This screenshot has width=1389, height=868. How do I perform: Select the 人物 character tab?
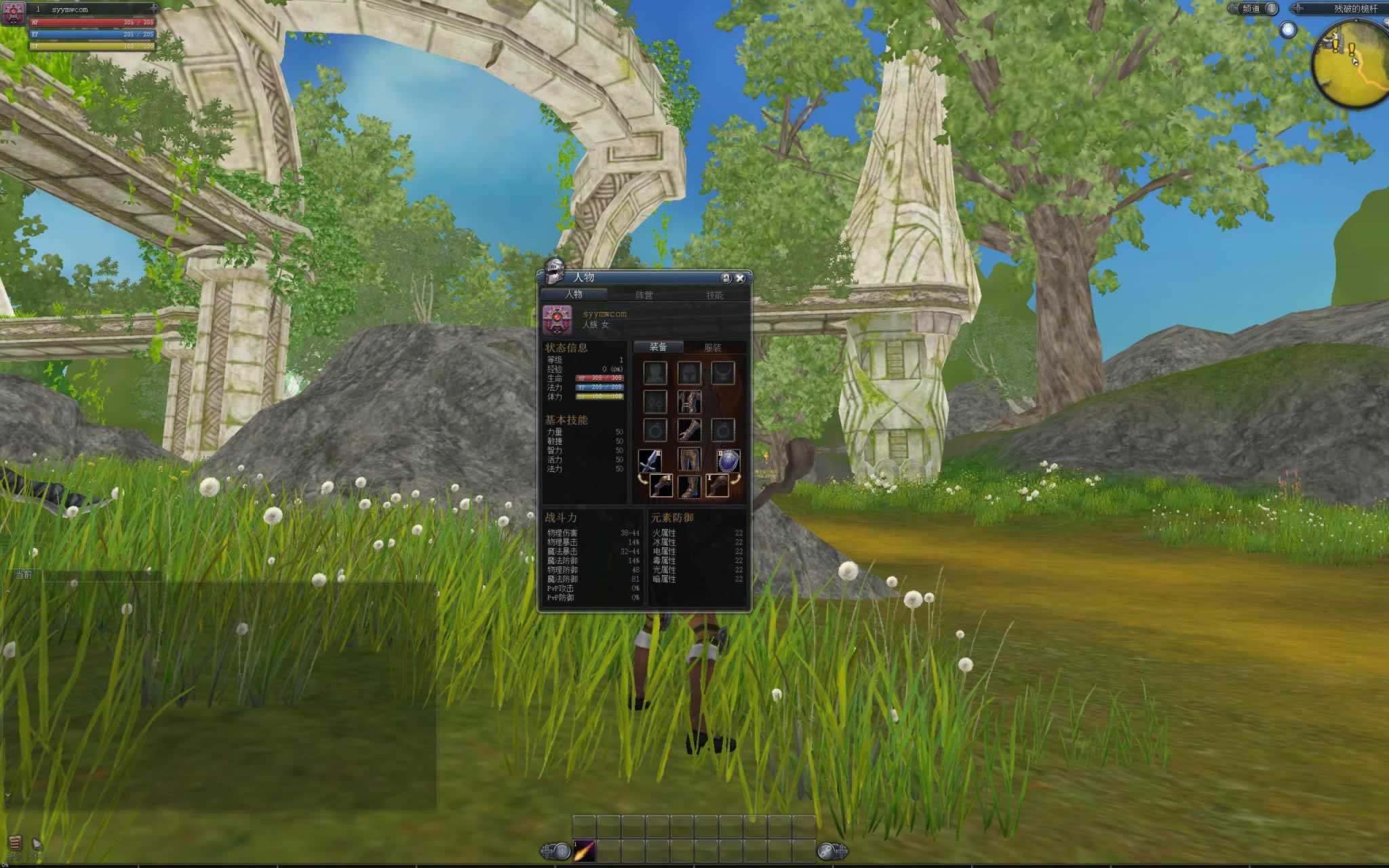(574, 294)
